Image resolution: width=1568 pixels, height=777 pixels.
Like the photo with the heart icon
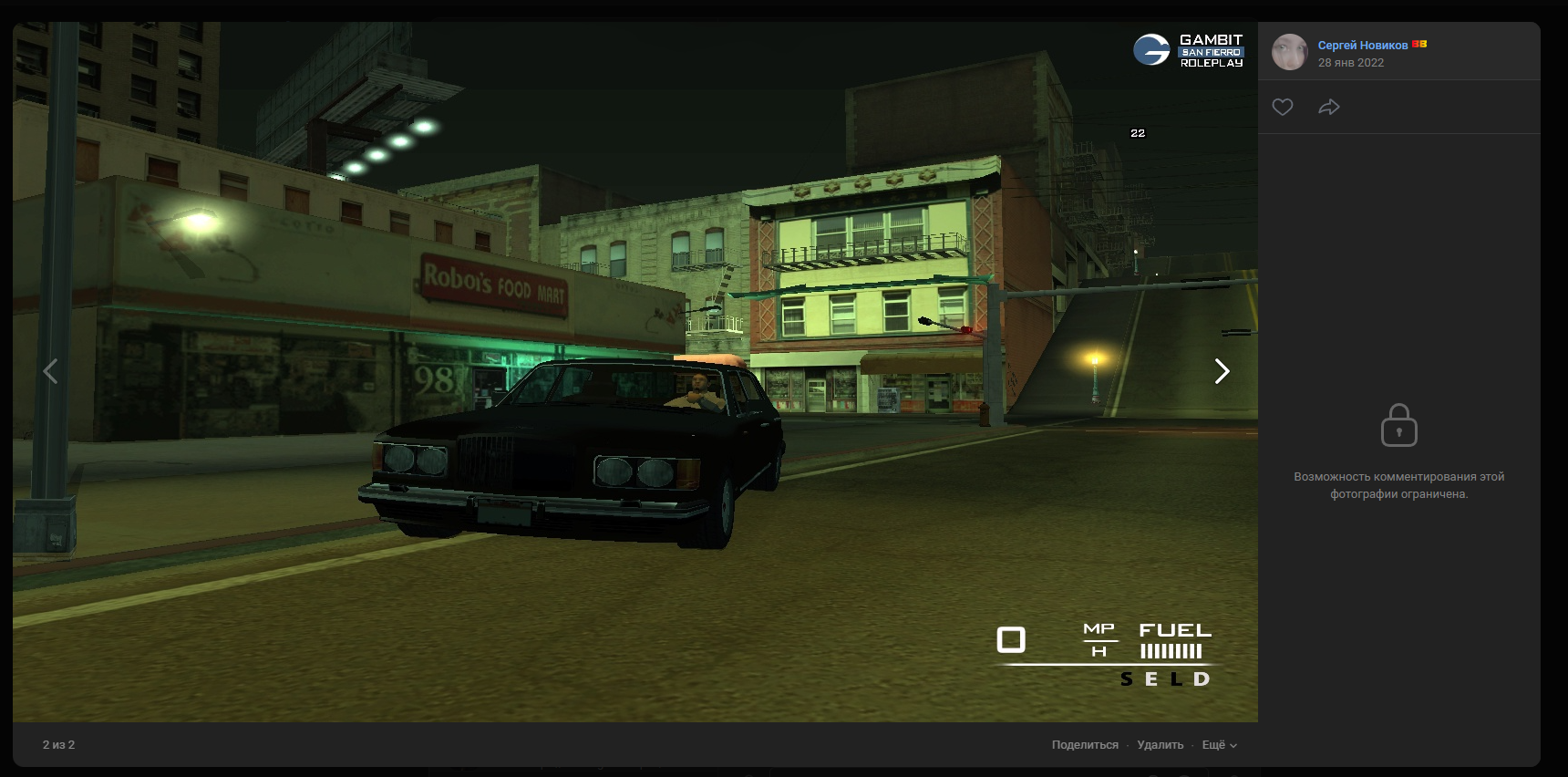[1283, 108]
